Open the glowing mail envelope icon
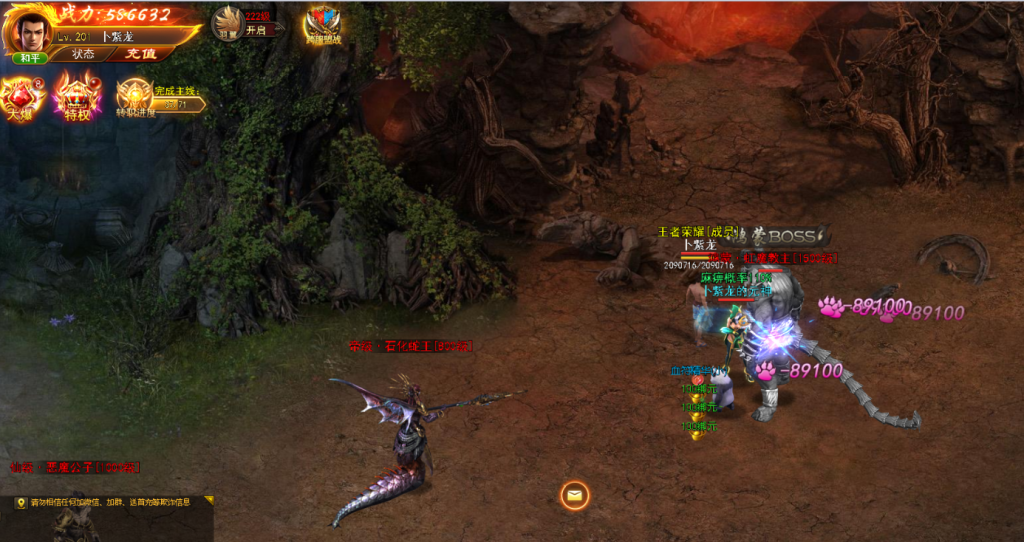 pyautogui.click(x=574, y=494)
